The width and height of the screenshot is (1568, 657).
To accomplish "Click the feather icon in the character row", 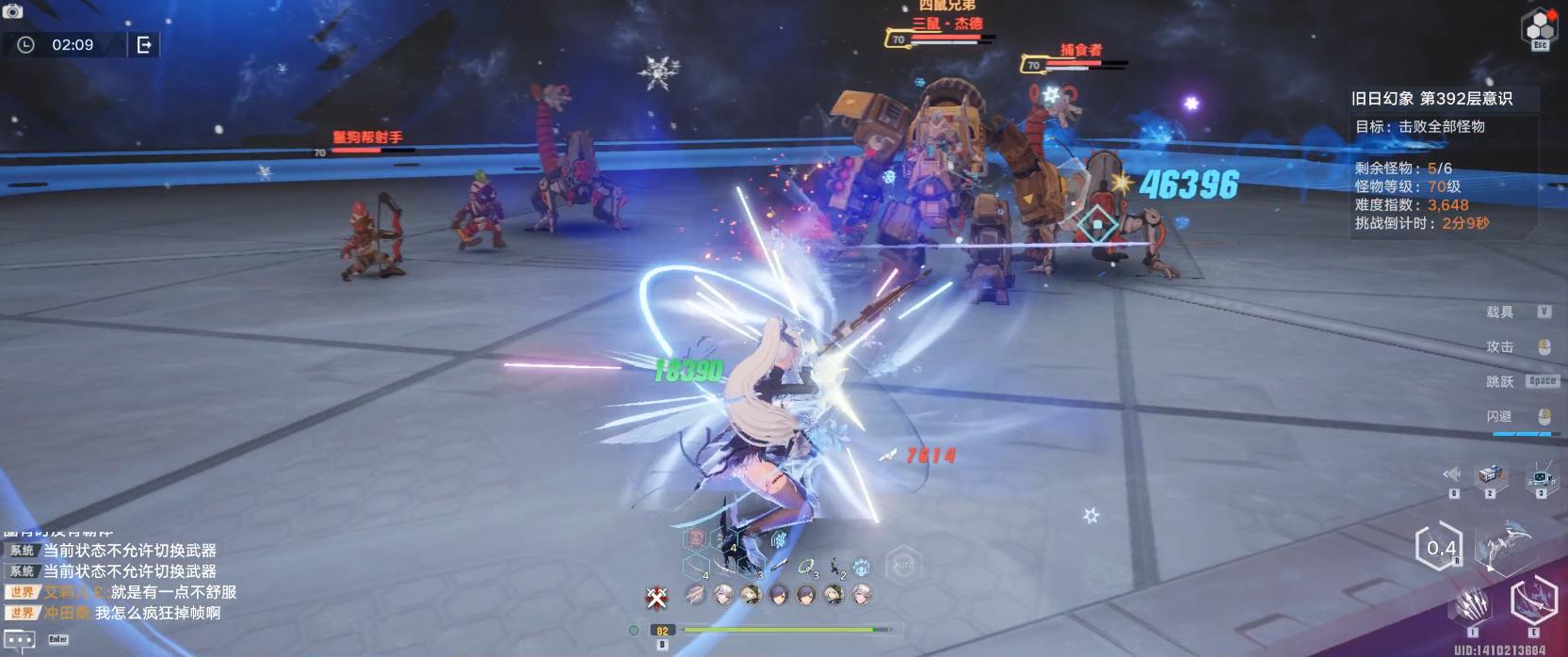I will 695,595.
